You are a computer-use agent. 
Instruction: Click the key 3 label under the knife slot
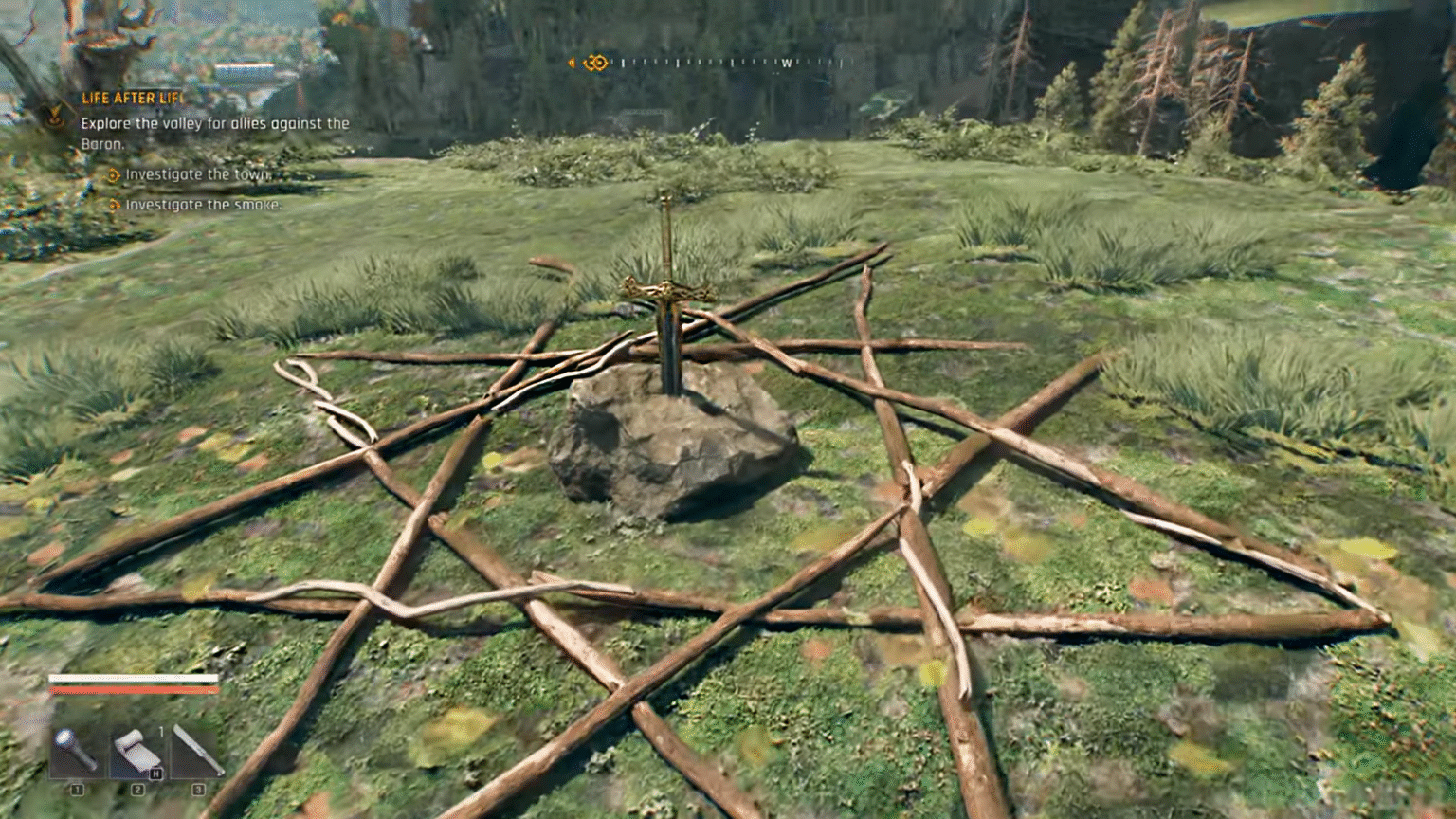point(197,790)
